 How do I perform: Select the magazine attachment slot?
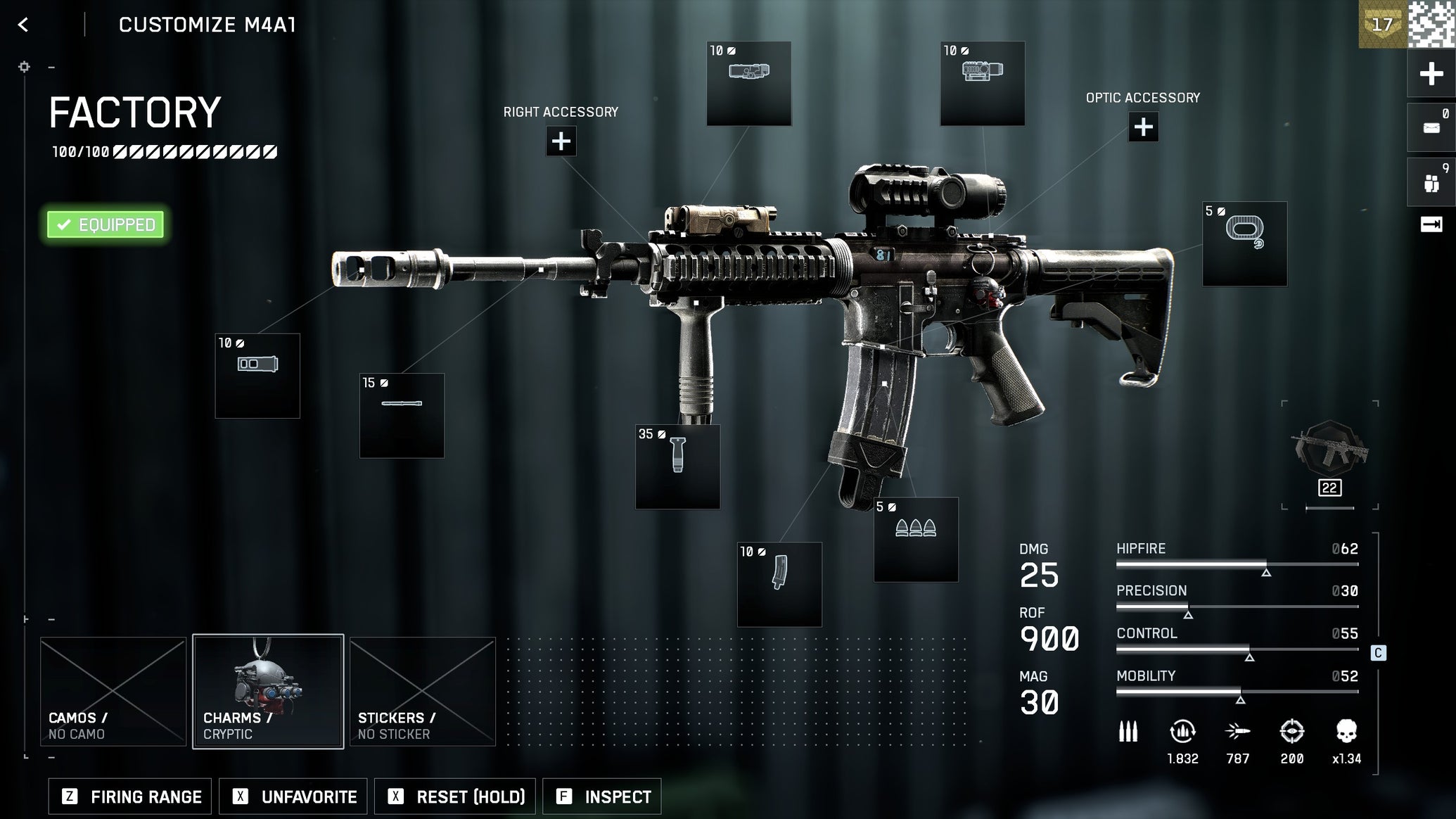[779, 584]
